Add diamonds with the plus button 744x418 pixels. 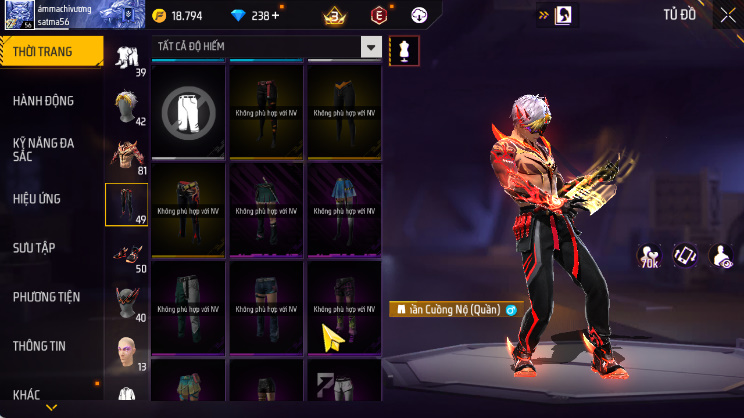[276, 16]
